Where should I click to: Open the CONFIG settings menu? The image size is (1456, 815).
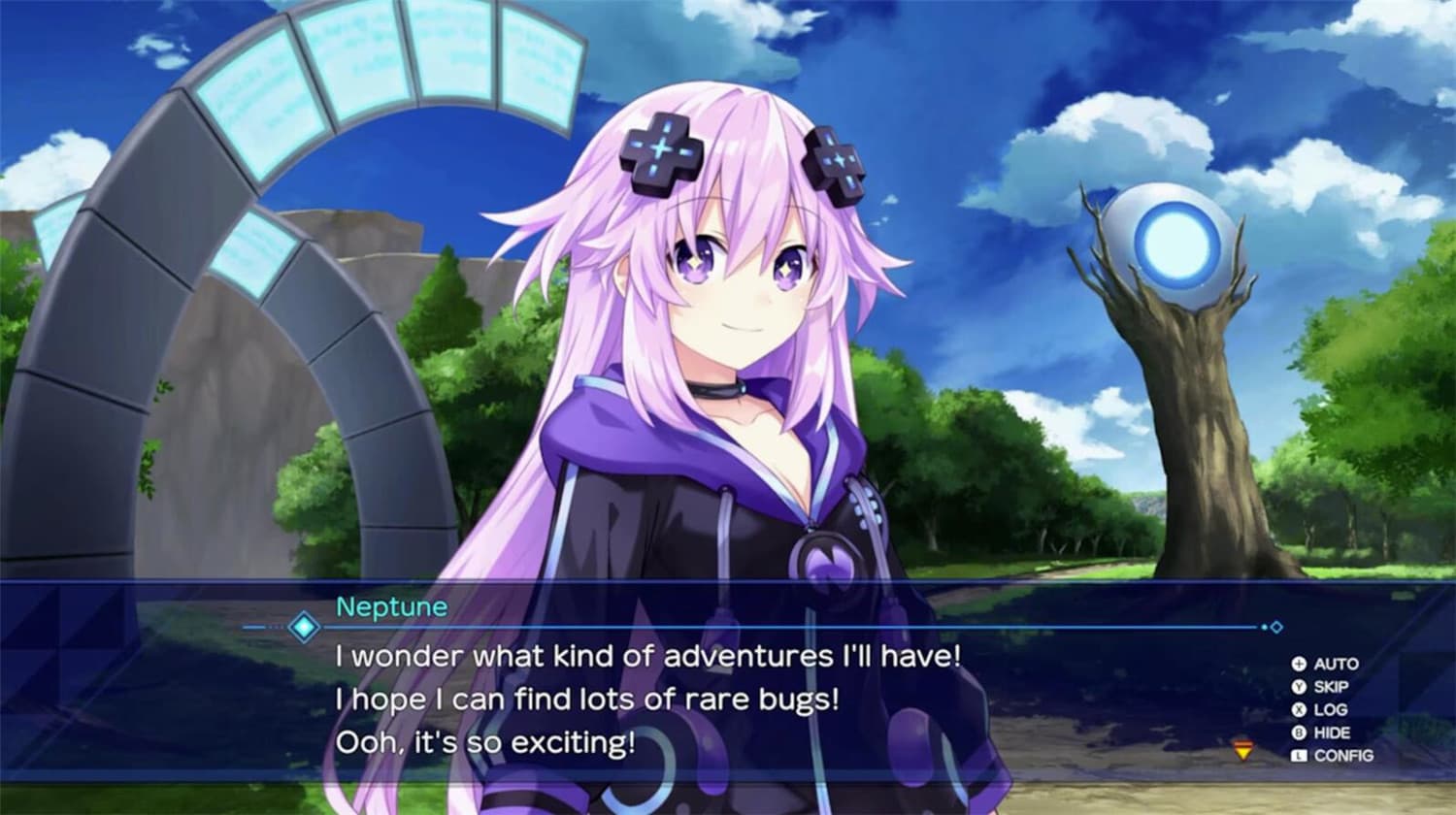(1344, 754)
